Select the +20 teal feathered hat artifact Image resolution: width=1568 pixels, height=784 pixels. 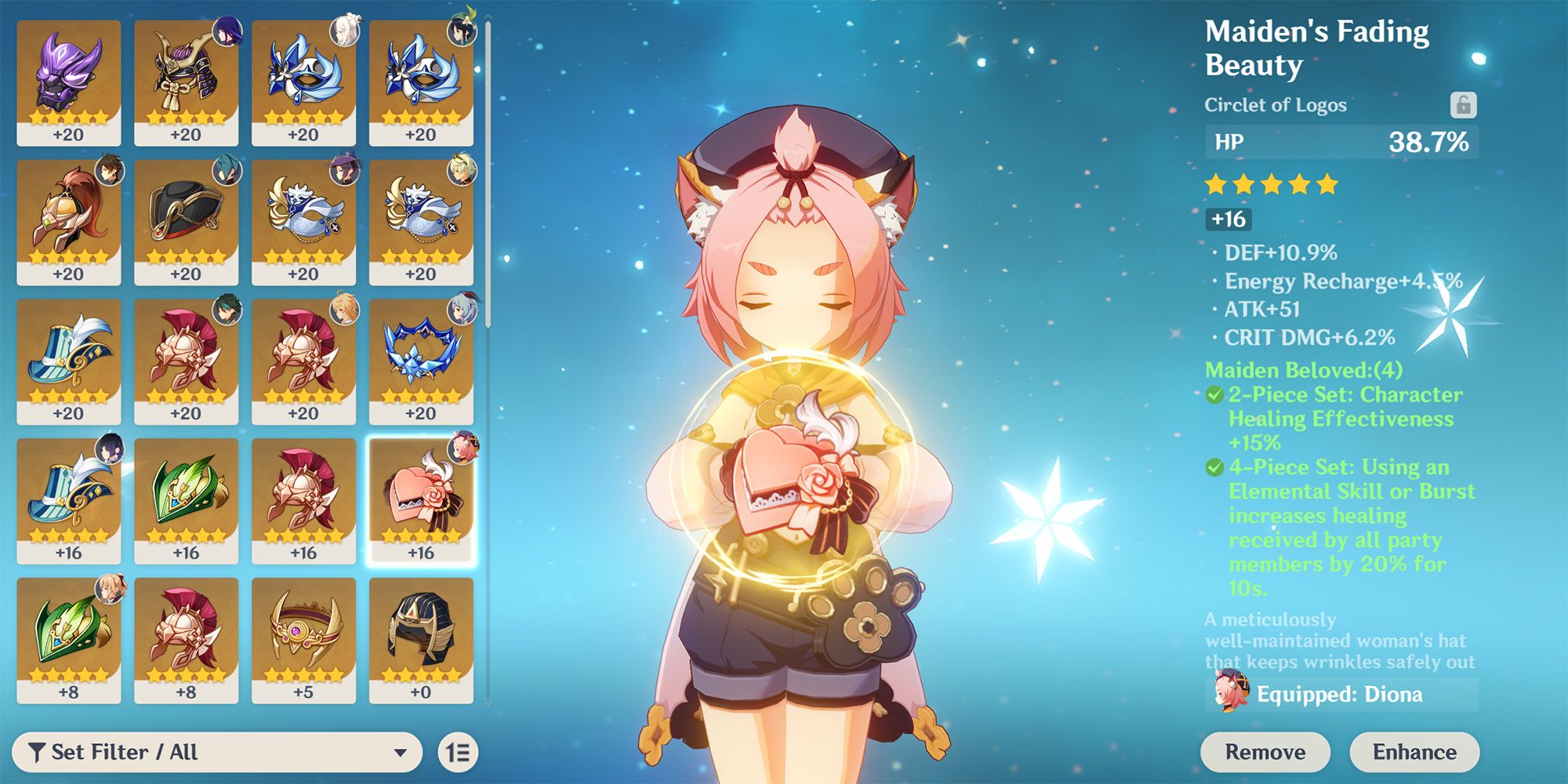point(69,361)
